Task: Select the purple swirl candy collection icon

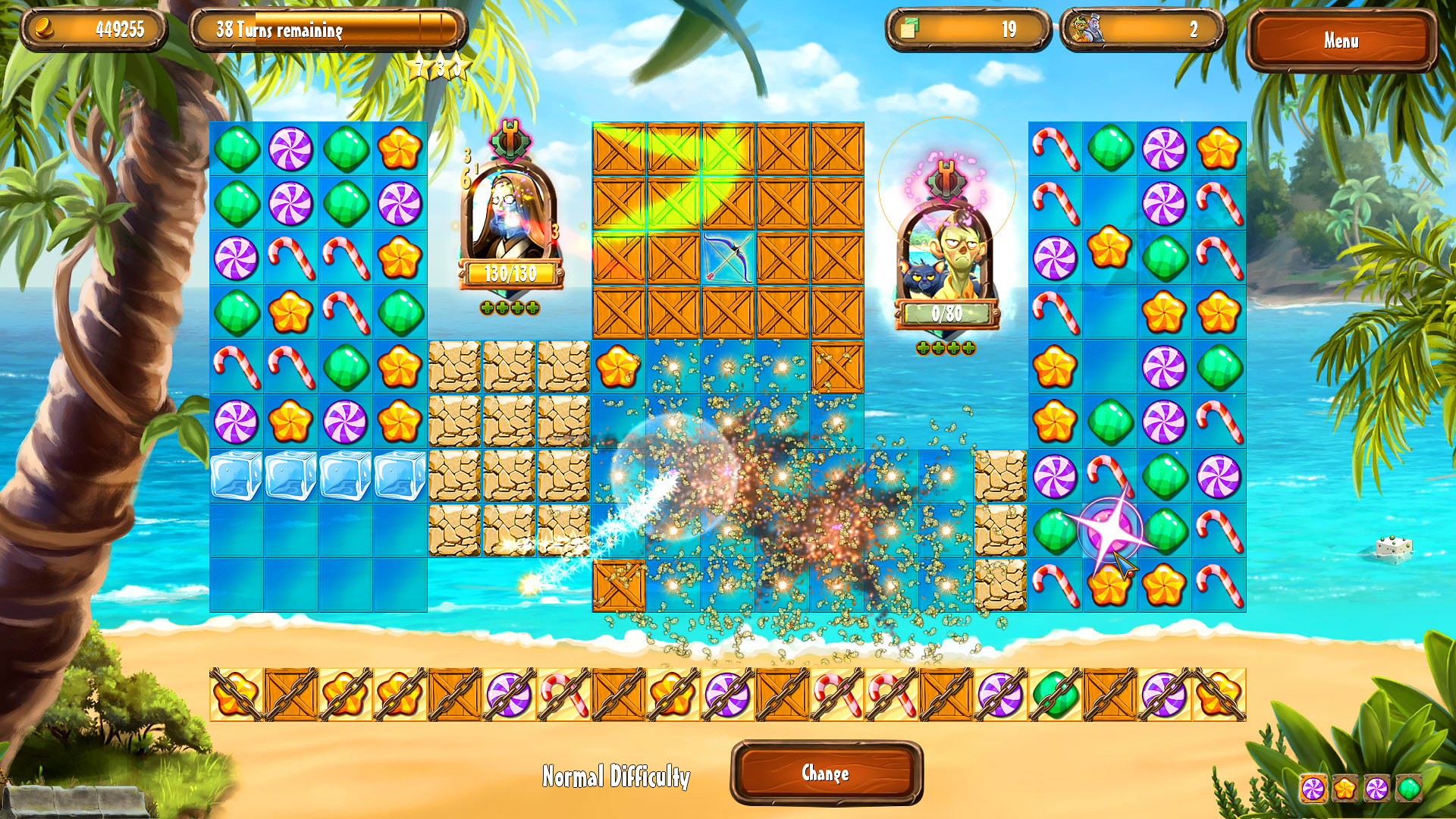Action: [x=1313, y=787]
